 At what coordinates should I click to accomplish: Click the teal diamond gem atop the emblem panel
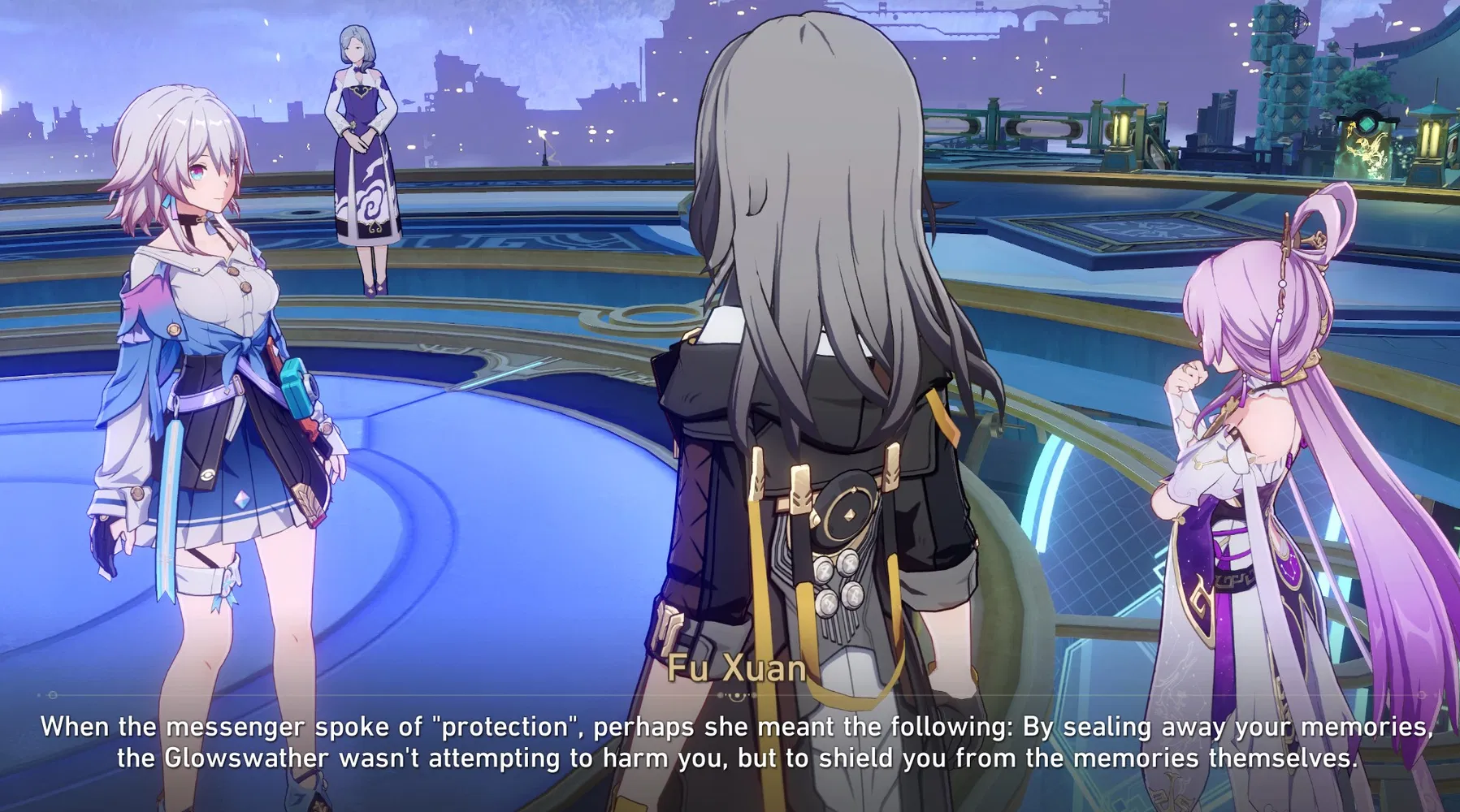[x=1366, y=124]
